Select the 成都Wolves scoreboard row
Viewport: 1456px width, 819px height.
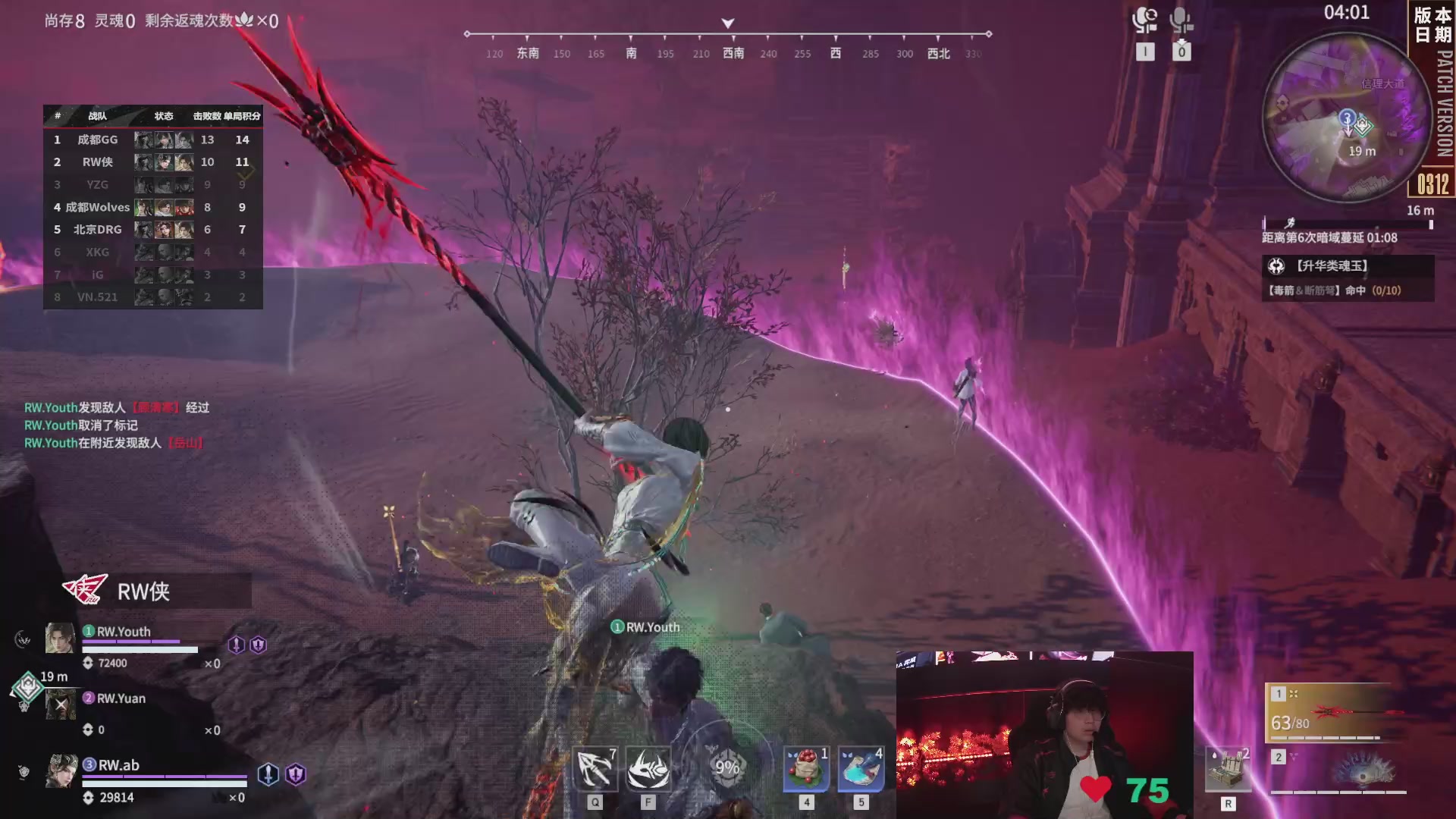[x=152, y=207]
